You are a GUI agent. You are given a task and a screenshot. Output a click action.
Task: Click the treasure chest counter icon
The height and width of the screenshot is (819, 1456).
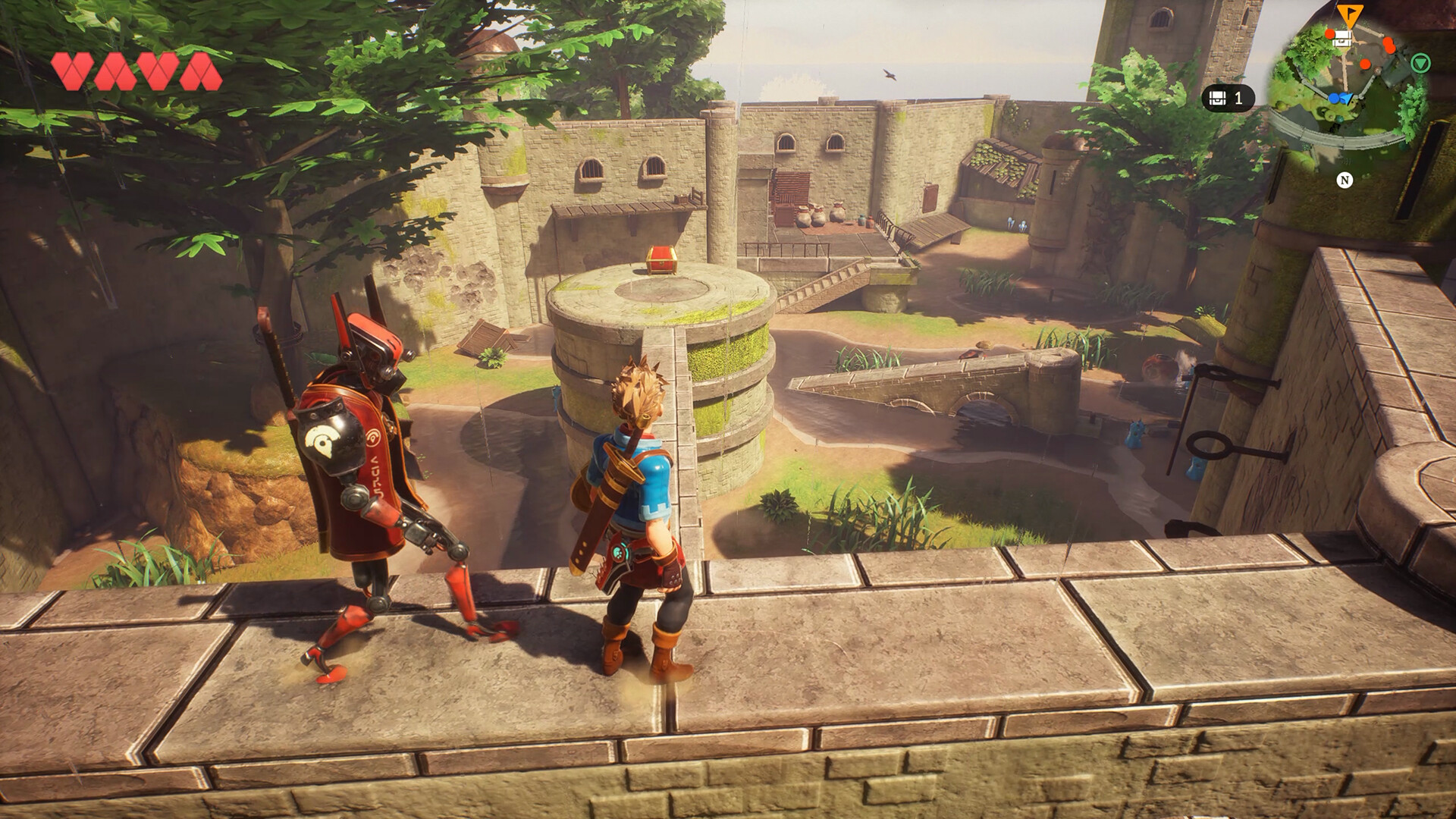1218,97
